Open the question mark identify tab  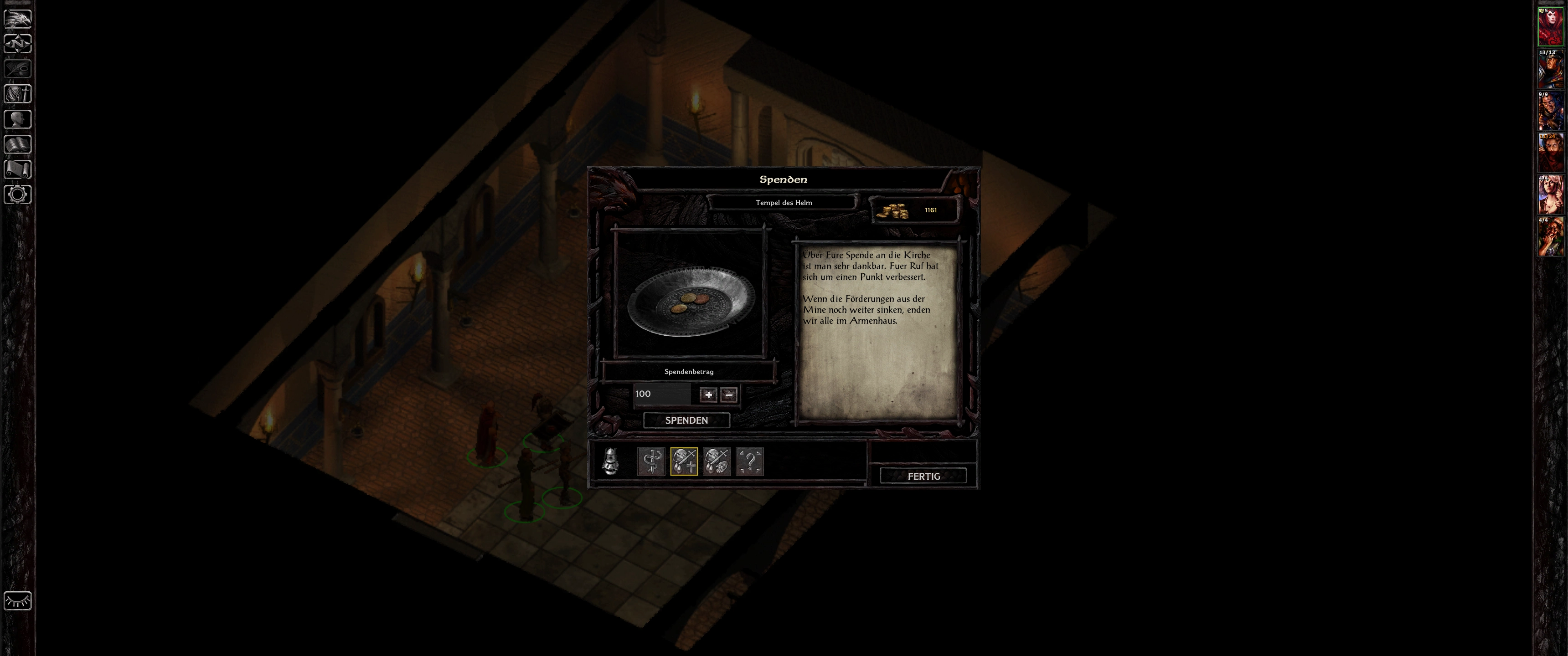[749, 461]
